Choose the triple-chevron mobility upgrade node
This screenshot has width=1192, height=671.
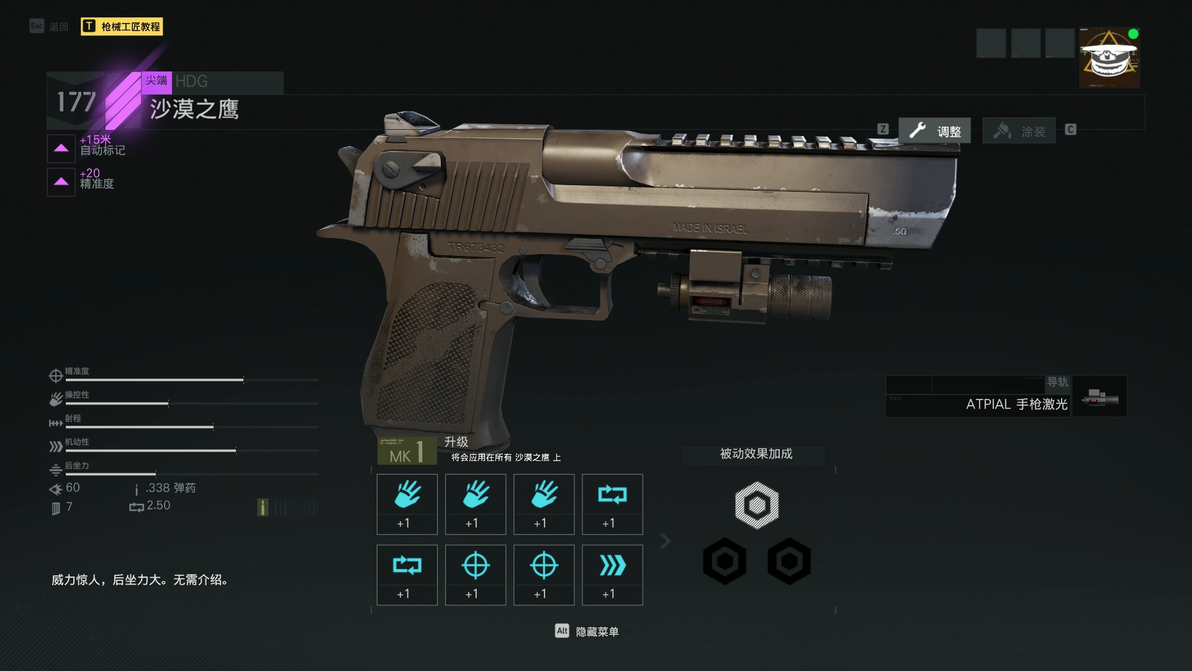(612, 575)
